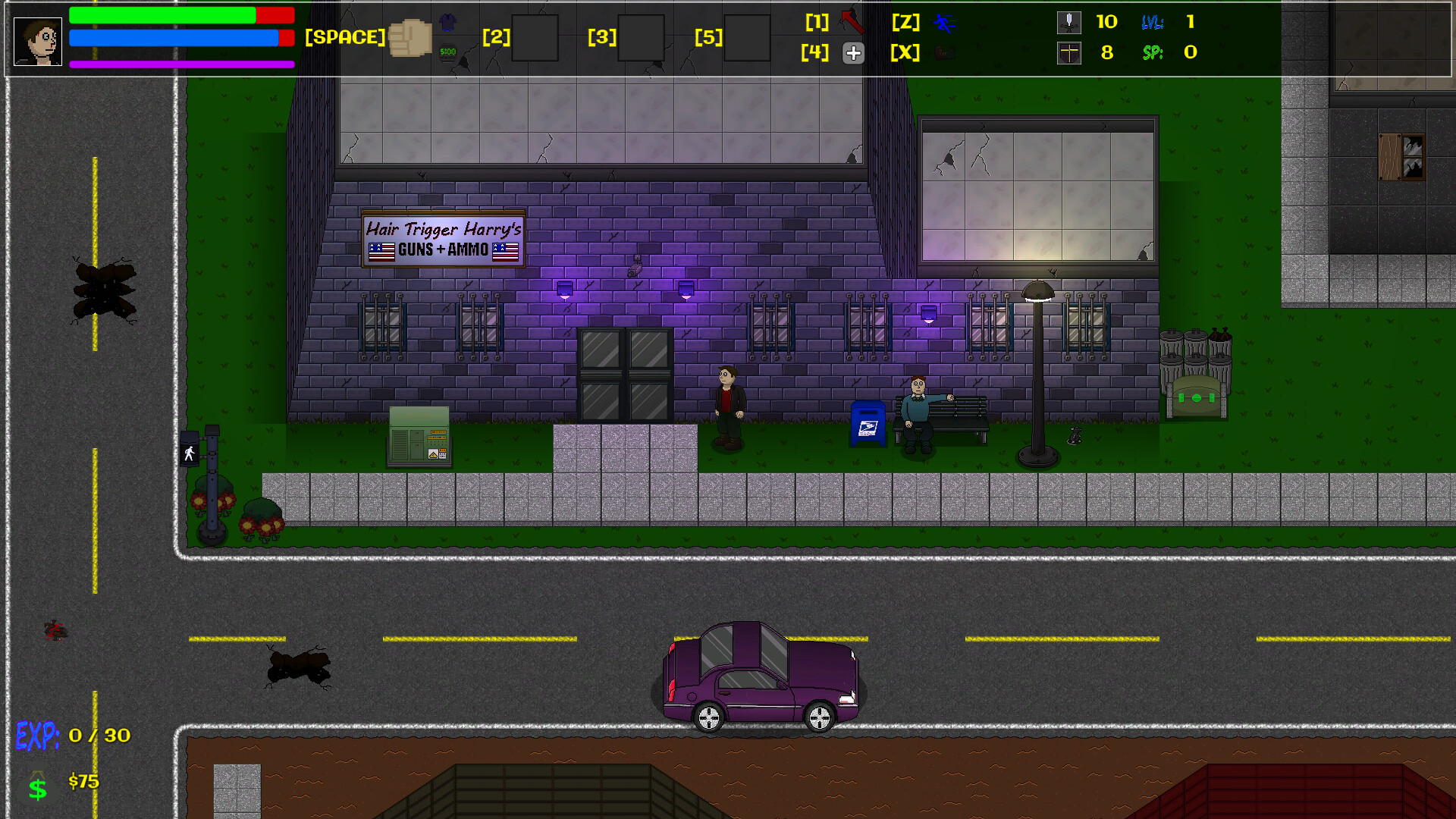Screen dimensions: 1456x819
Task: Open the empty hotkey slot labeled [2]
Action: coord(535,38)
